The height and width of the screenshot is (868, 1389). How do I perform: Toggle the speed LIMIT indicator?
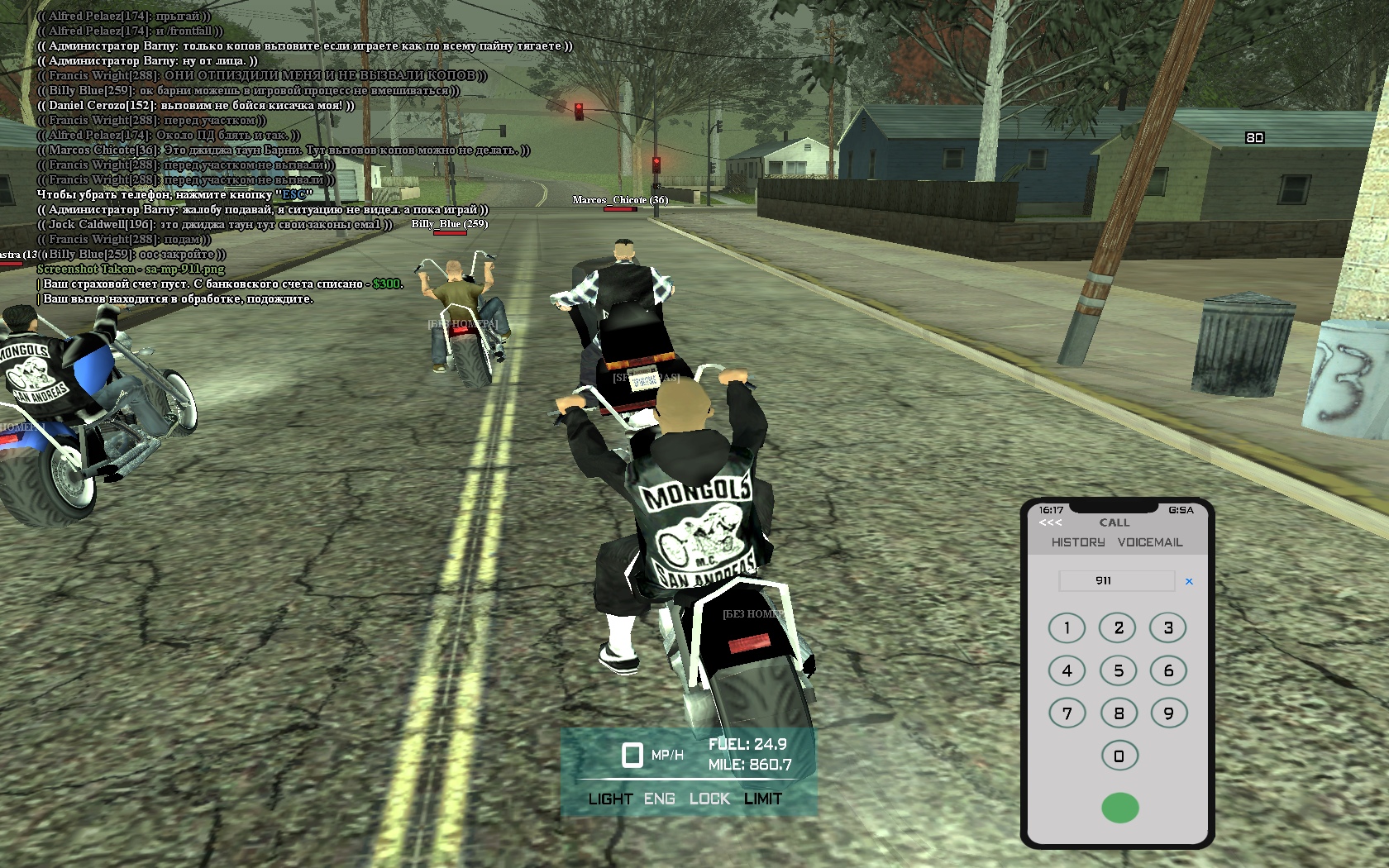[762, 799]
